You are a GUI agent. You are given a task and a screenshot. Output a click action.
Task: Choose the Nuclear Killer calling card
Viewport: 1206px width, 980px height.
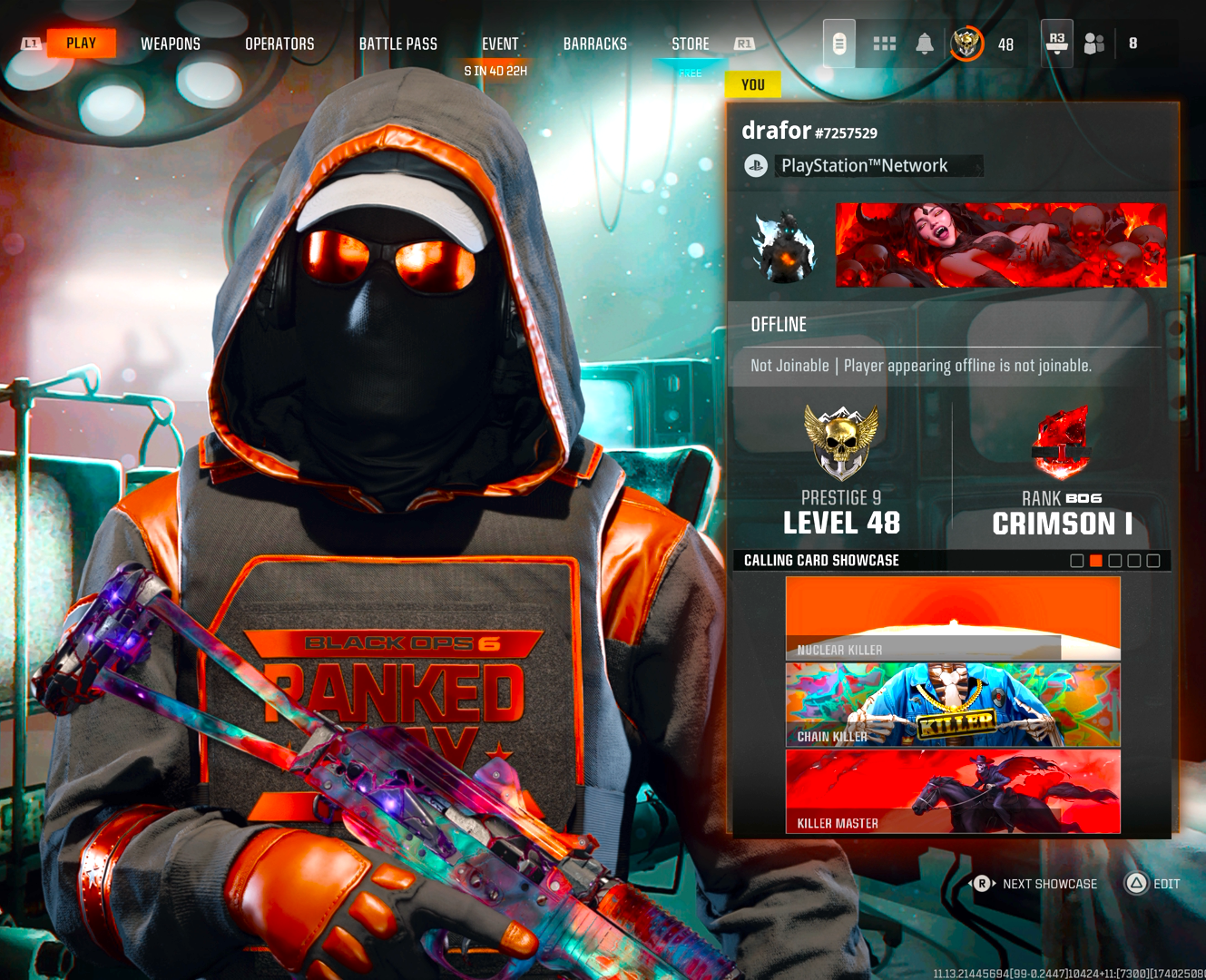coord(953,618)
